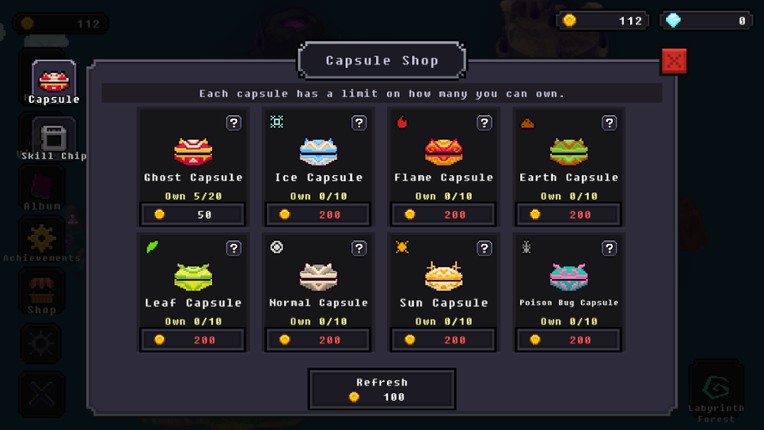Image resolution: width=764 pixels, height=430 pixels.
Task: Show info for the Ghost Capsule question mark
Action: point(233,123)
